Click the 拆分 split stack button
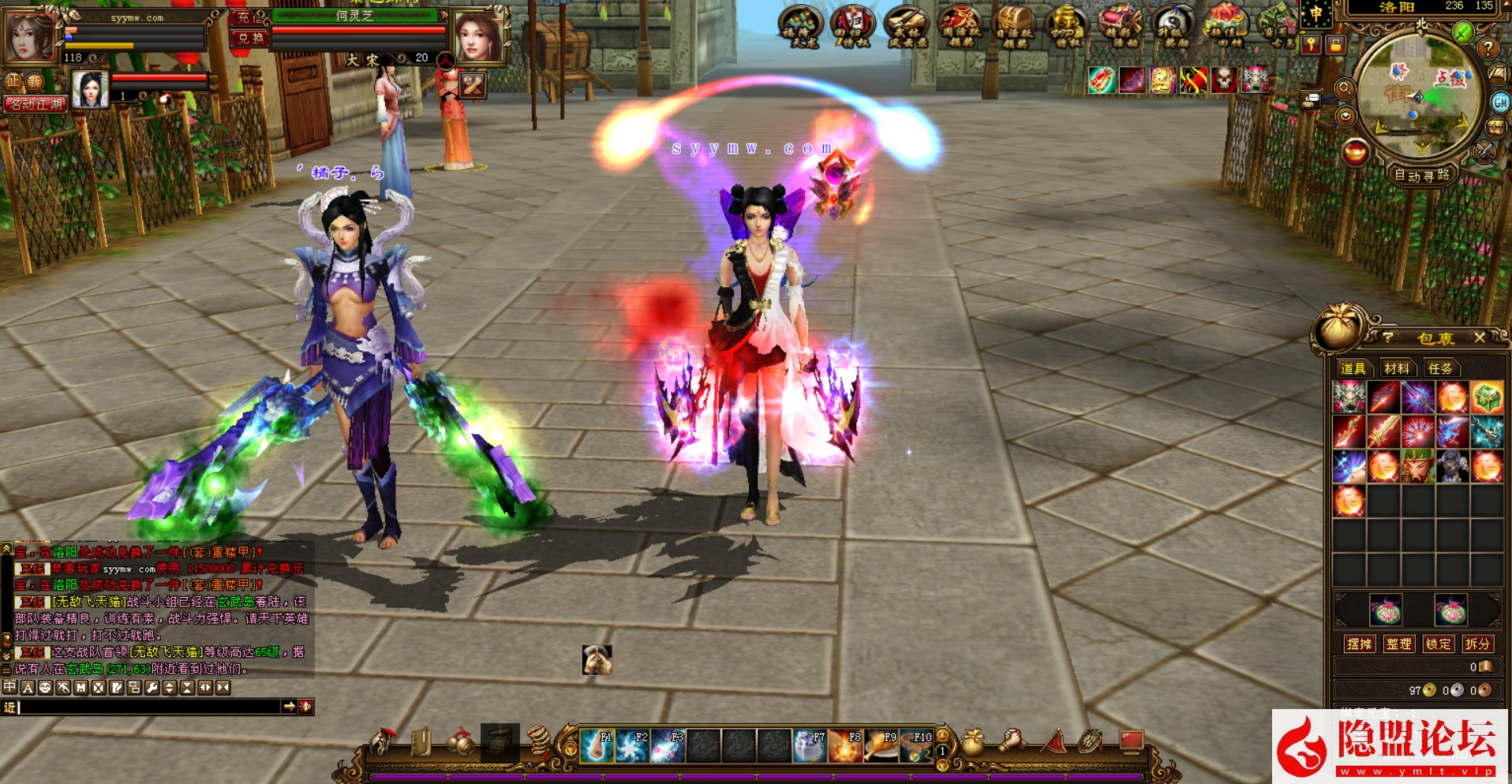Image resolution: width=1512 pixels, height=784 pixels. click(1477, 644)
